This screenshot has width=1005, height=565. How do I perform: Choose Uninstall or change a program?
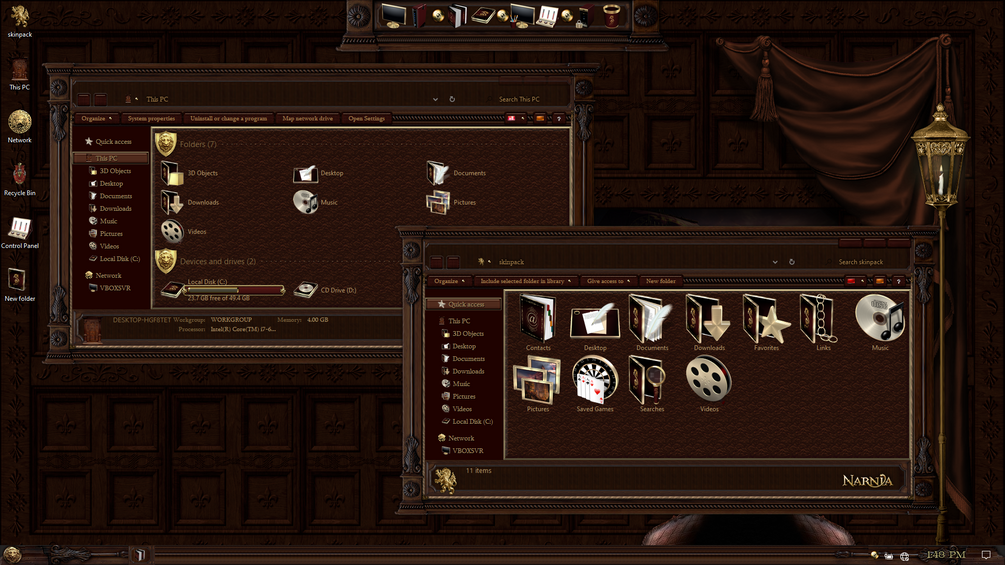(228, 118)
